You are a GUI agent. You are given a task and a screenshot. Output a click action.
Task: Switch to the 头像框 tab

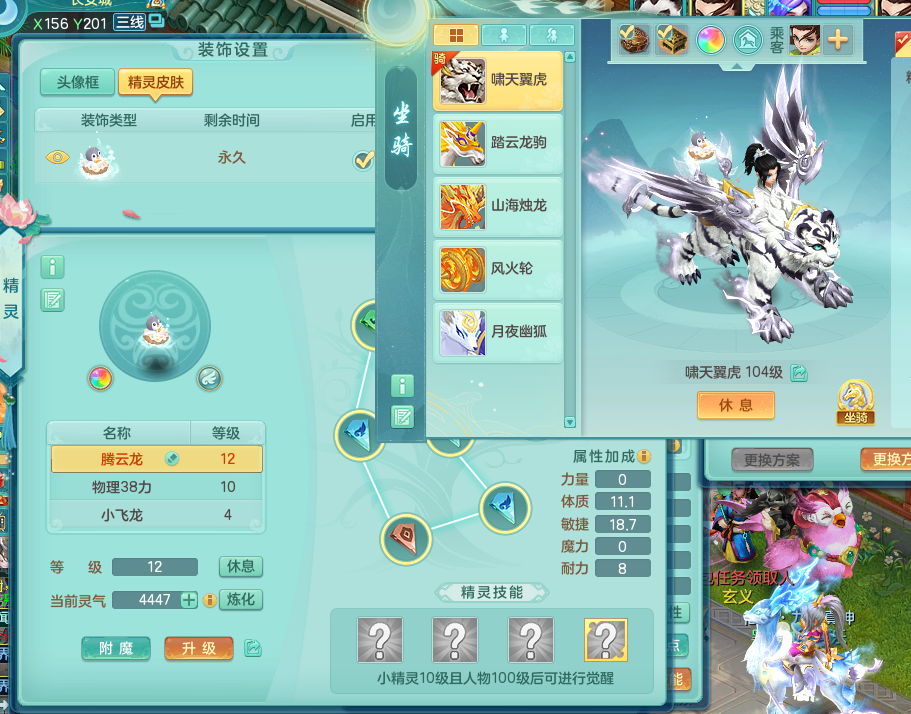77,82
